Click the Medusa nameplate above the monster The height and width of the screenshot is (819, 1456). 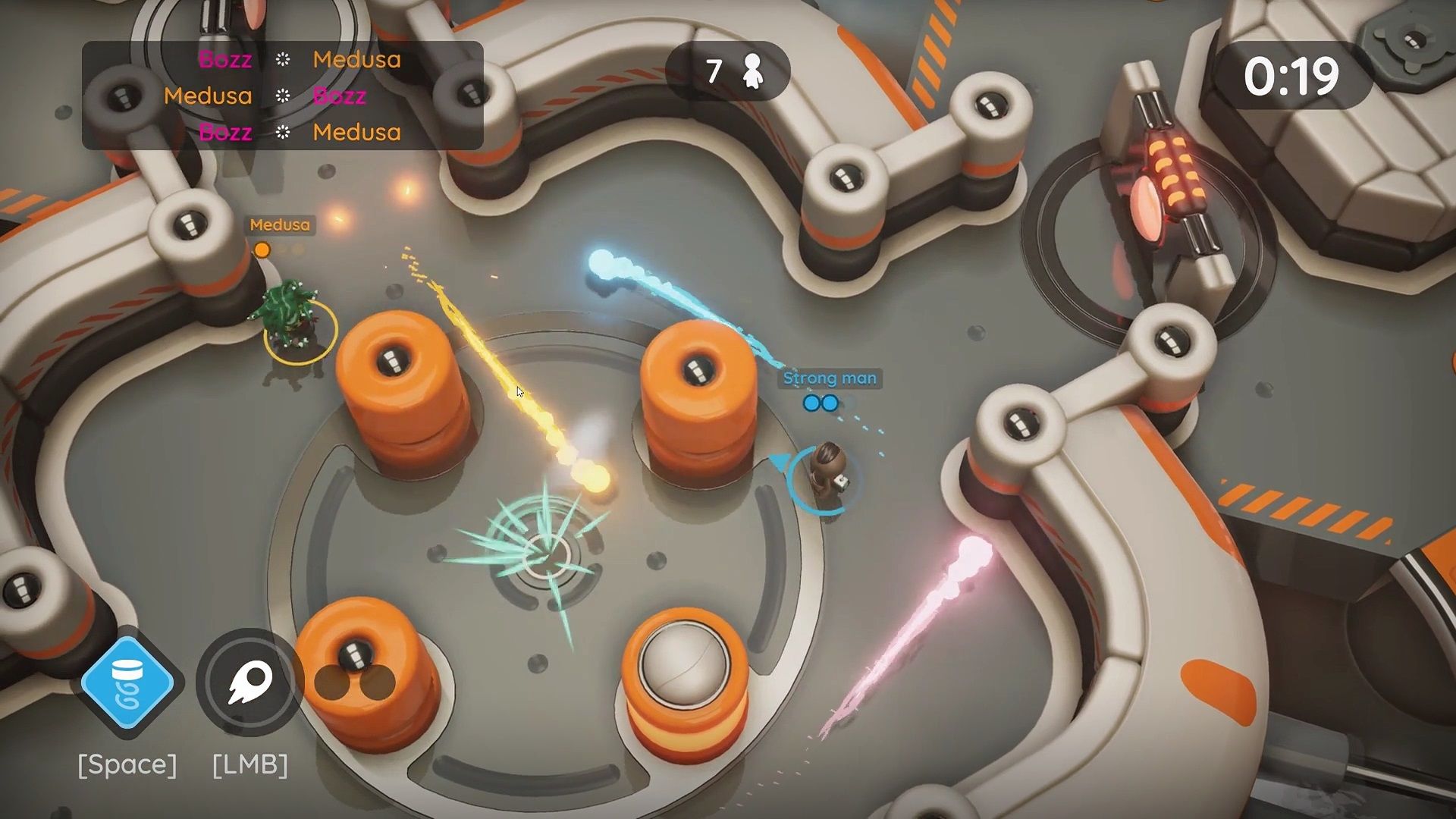(x=278, y=226)
